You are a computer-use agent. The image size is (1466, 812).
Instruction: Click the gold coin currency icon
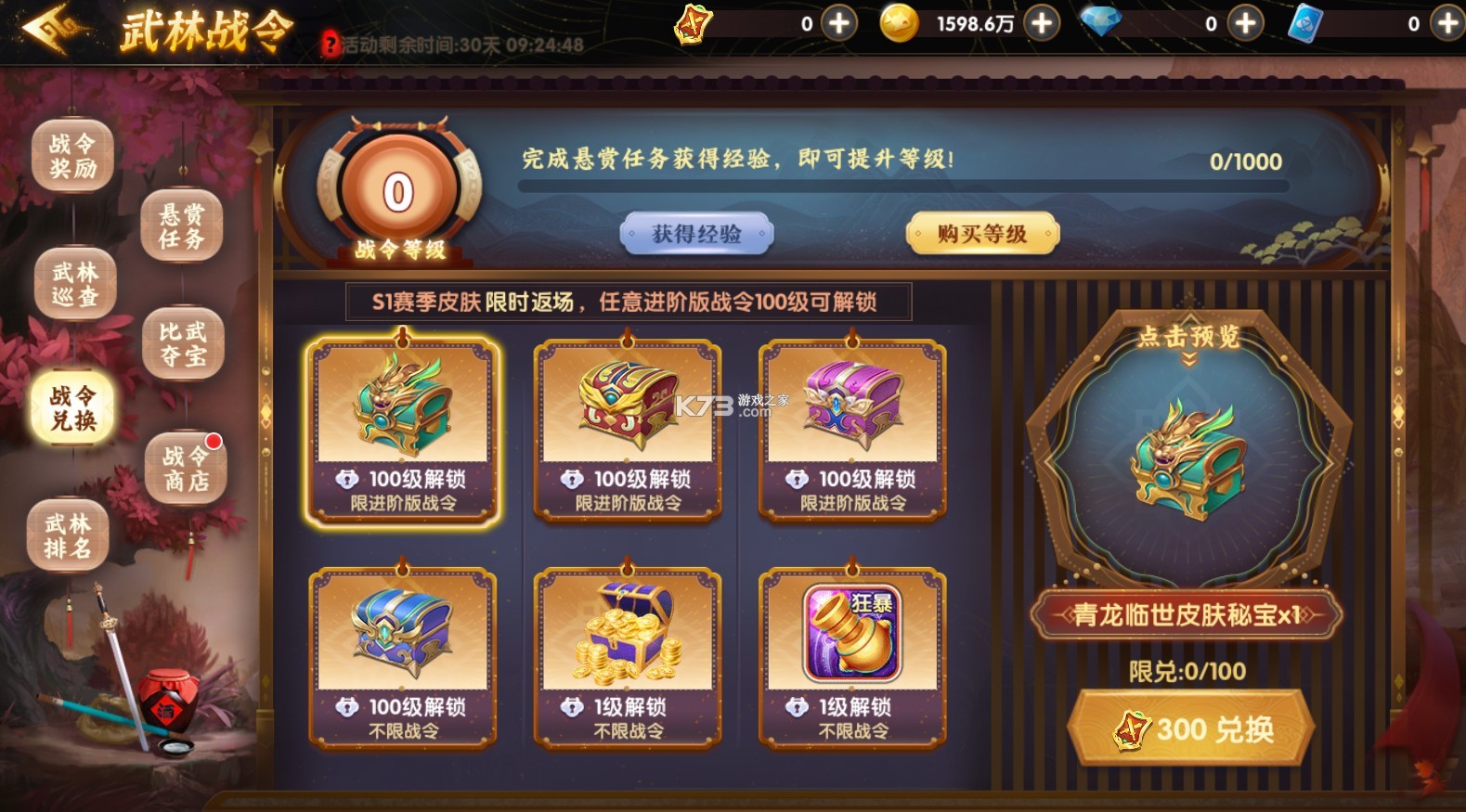(x=902, y=25)
